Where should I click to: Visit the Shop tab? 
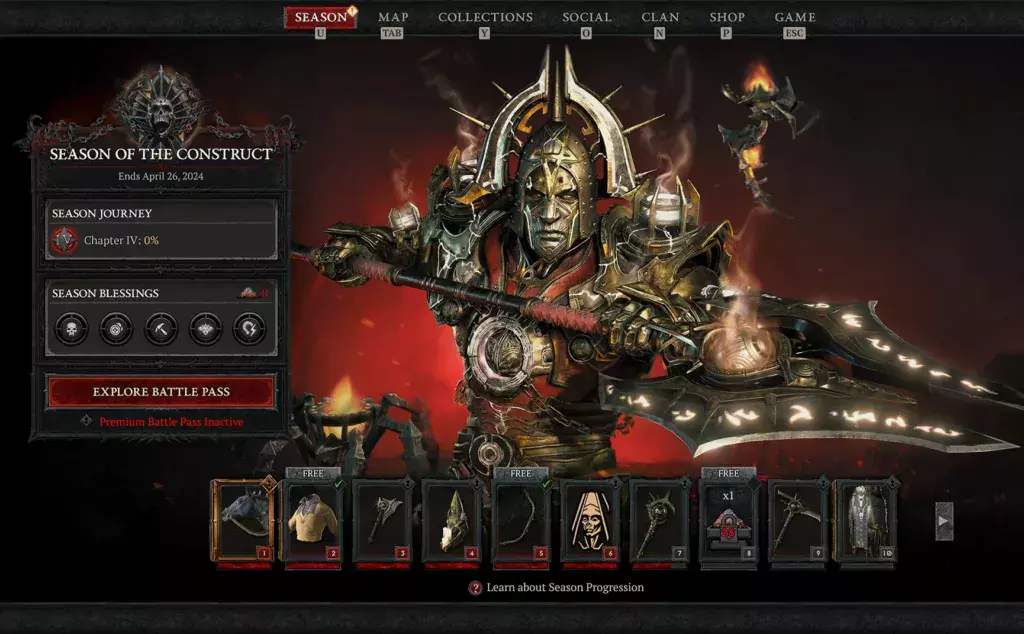(x=727, y=17)
